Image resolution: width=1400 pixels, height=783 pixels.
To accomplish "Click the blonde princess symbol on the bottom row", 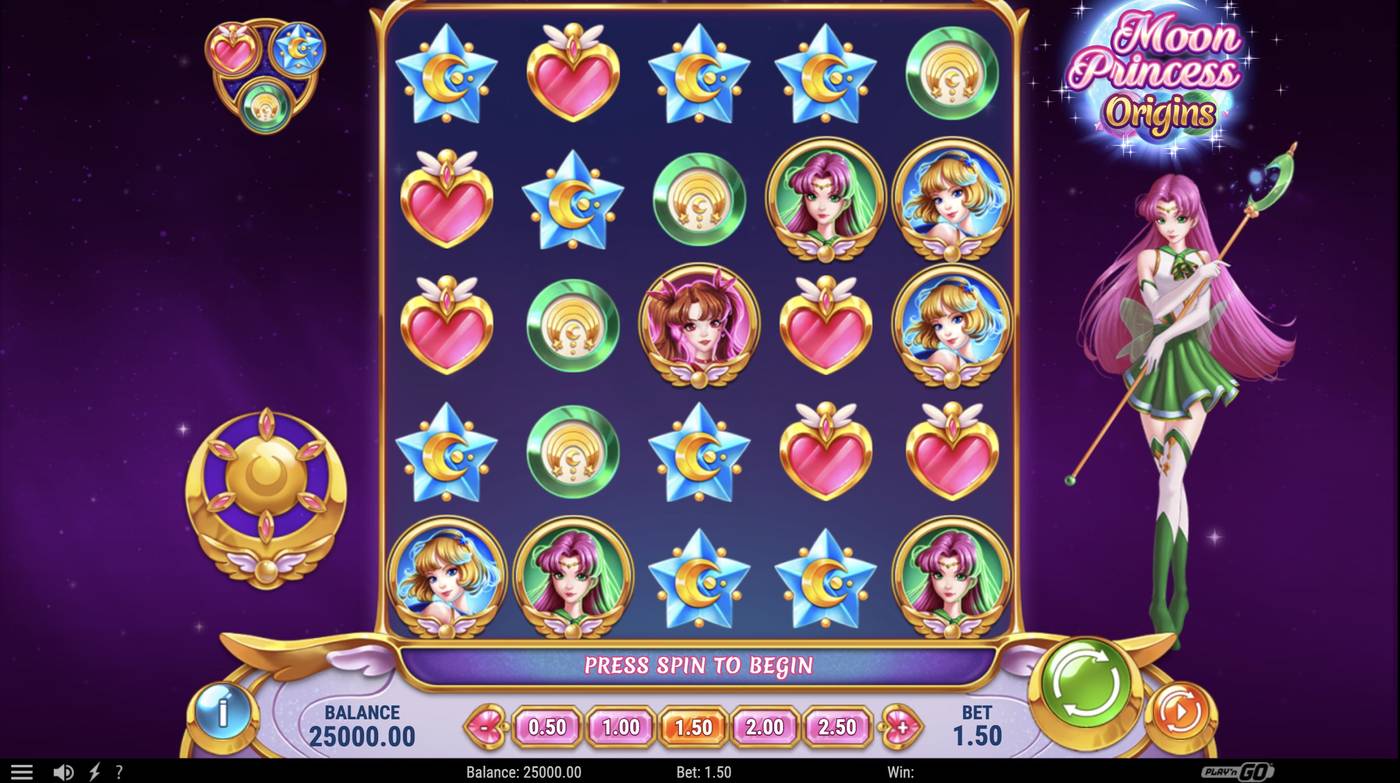I will tap(445, 577).
